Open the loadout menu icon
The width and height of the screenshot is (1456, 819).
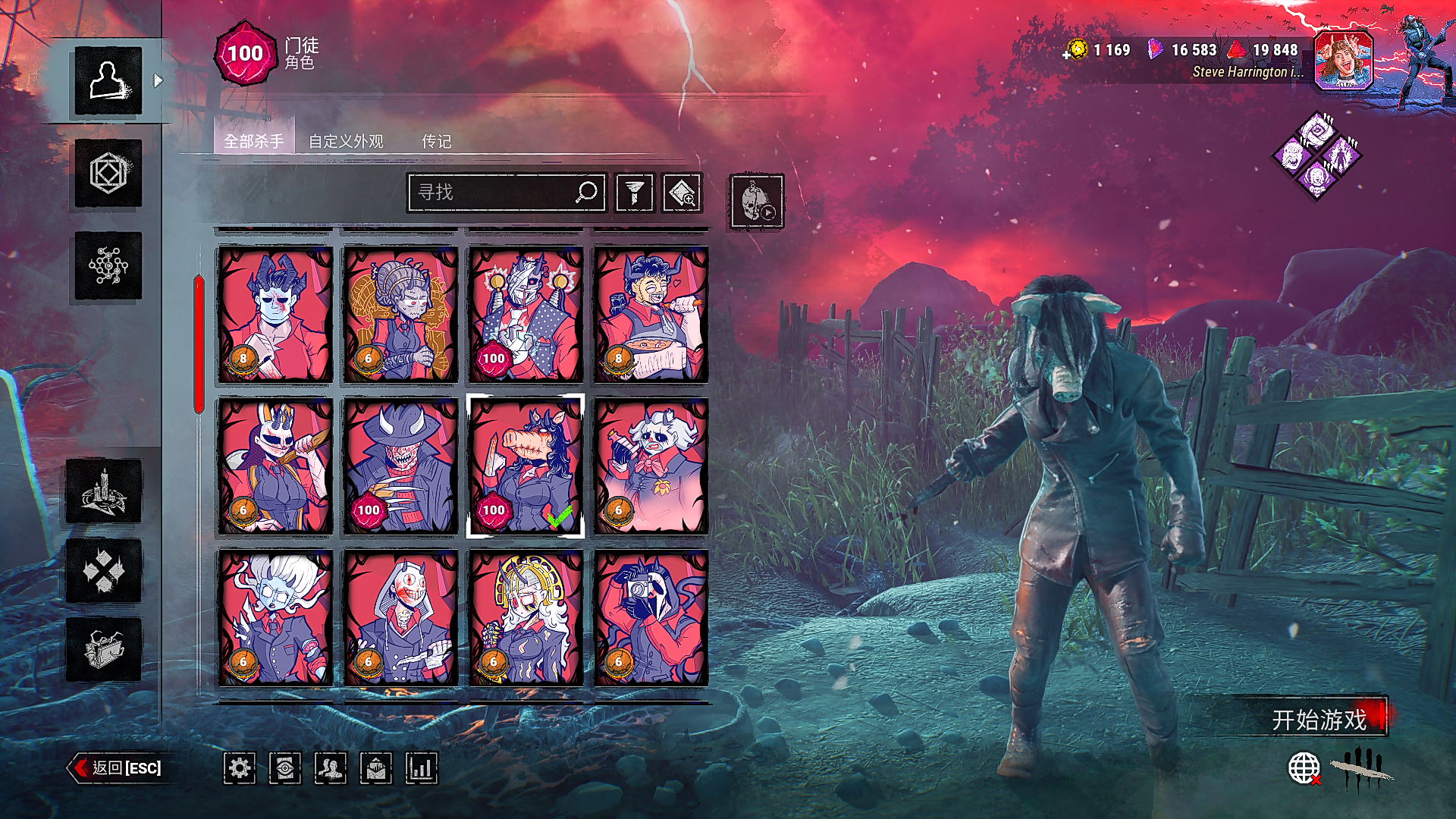[108, 174]
